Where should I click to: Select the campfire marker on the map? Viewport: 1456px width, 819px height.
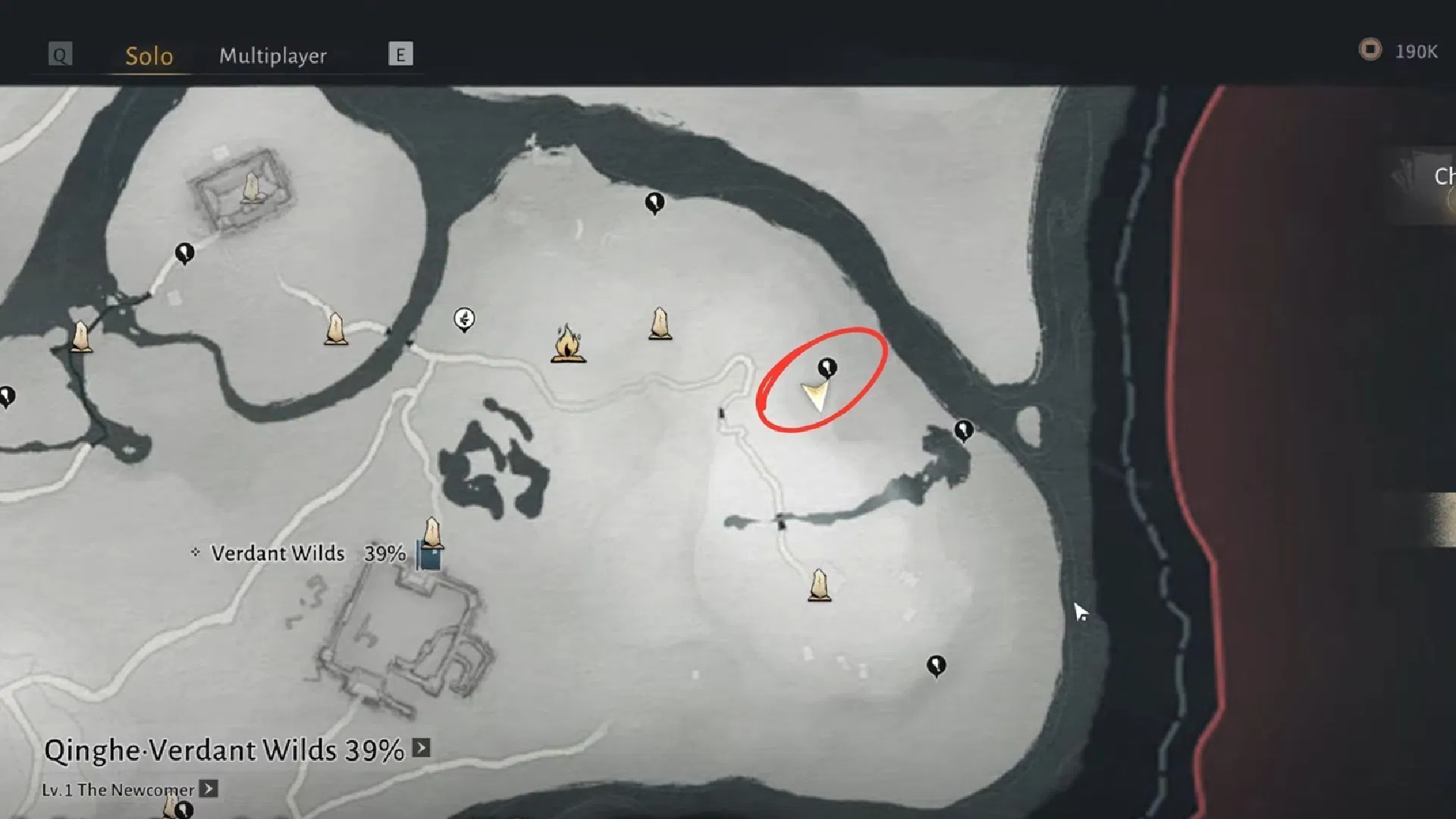[567, 344]
